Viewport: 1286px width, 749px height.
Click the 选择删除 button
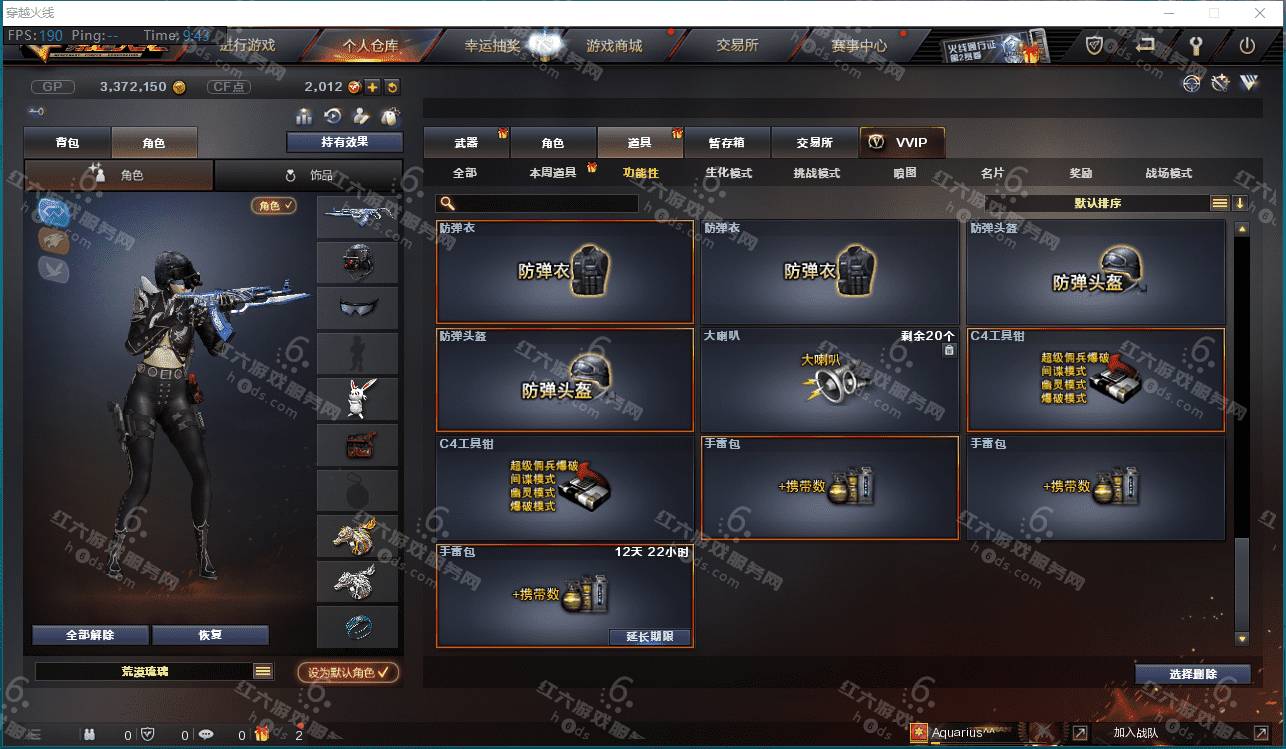point(1192,674)
